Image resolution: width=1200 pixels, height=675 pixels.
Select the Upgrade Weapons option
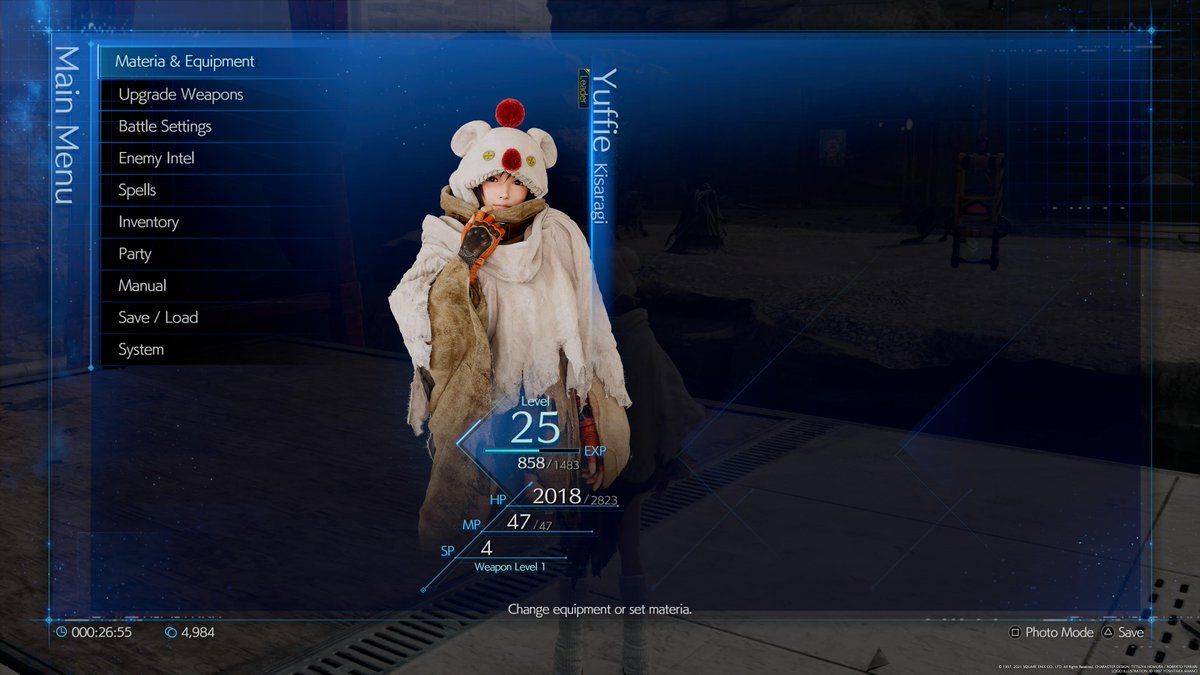click(x=181, y=95)
